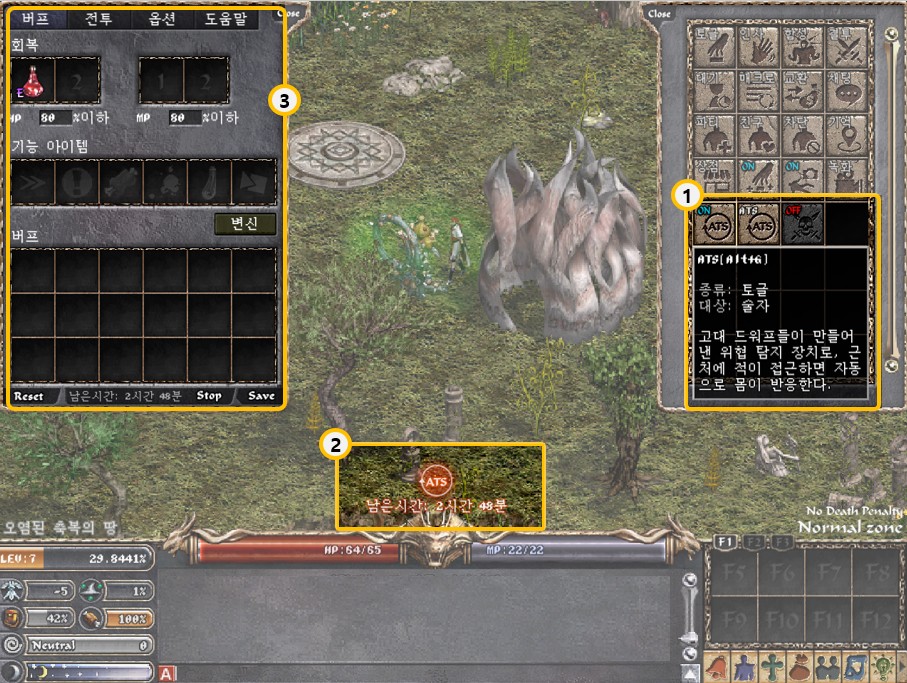
Task: Open the 친구 friends action
Action: coord(757,134)
